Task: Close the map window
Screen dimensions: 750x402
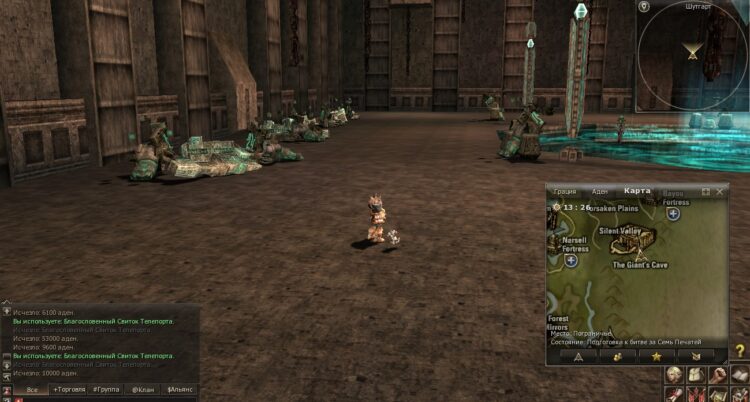Action: [x=720, y=190]
